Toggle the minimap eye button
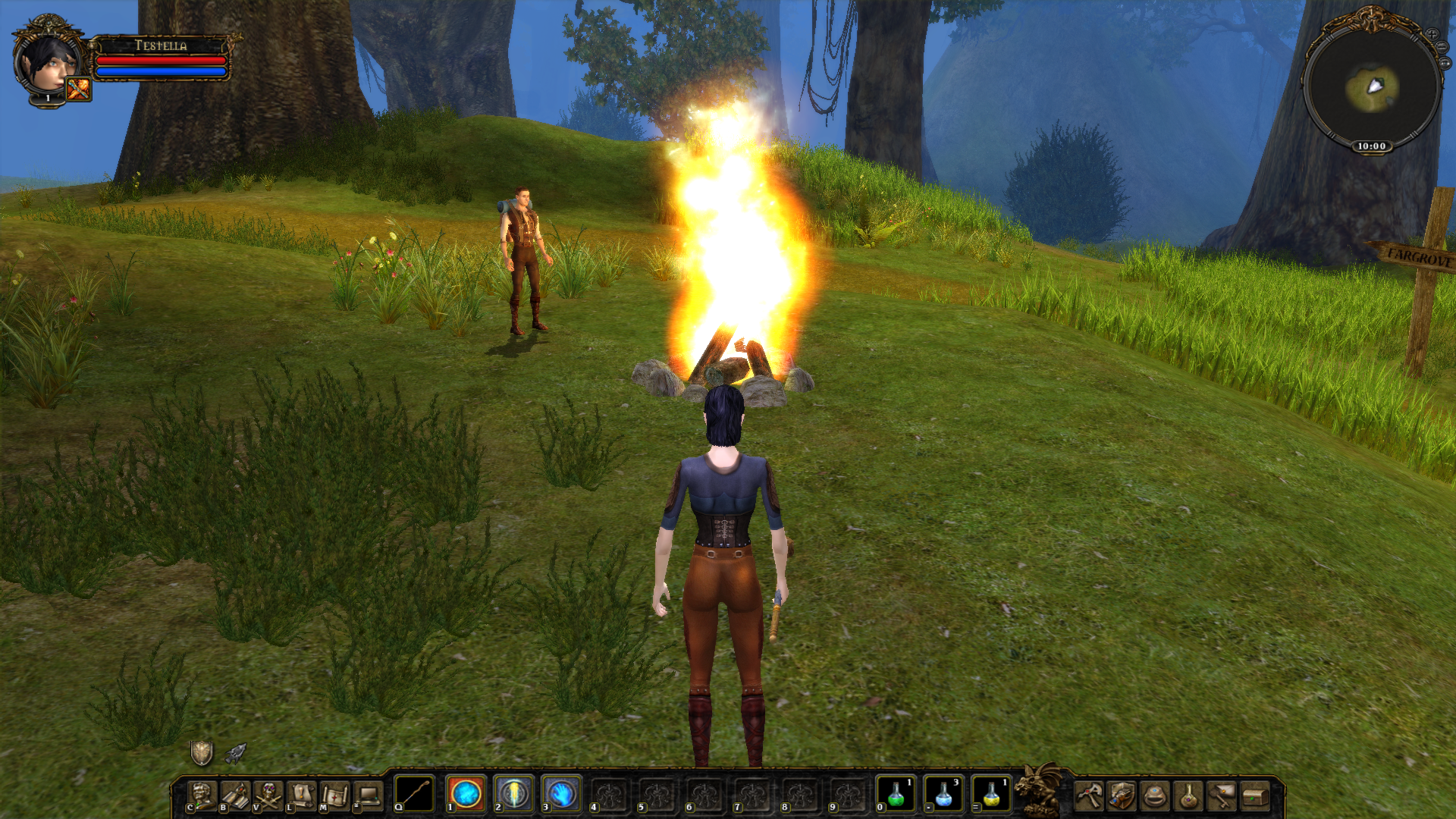The width and height of the screenshot is (1456, 819). coord(1445,64)
